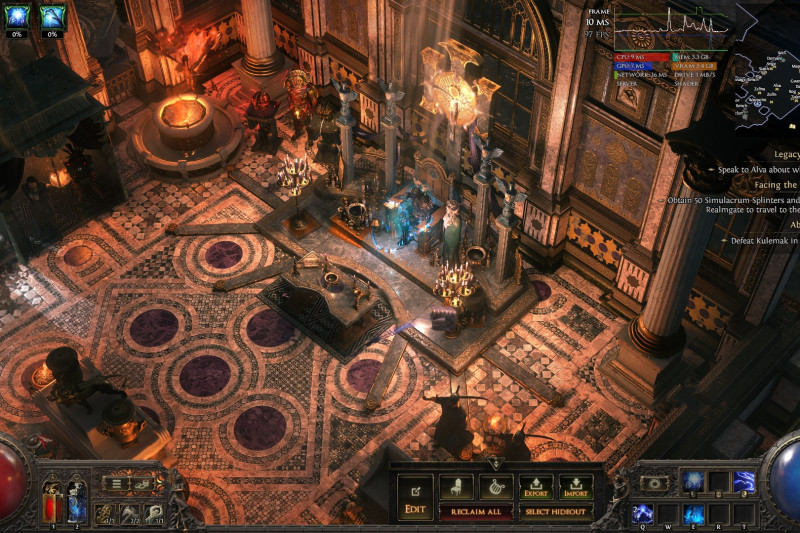Click the first buff icon showing 0%
The width and height of the screenshot is (800, 533).
tap(16, 16)
